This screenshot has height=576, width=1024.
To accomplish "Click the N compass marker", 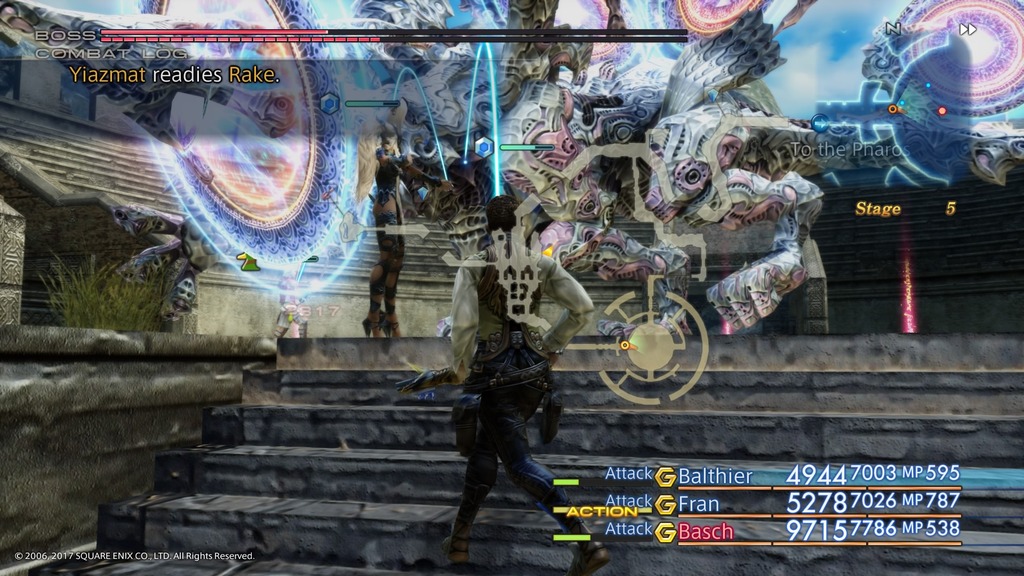I will tap(893, 29).
